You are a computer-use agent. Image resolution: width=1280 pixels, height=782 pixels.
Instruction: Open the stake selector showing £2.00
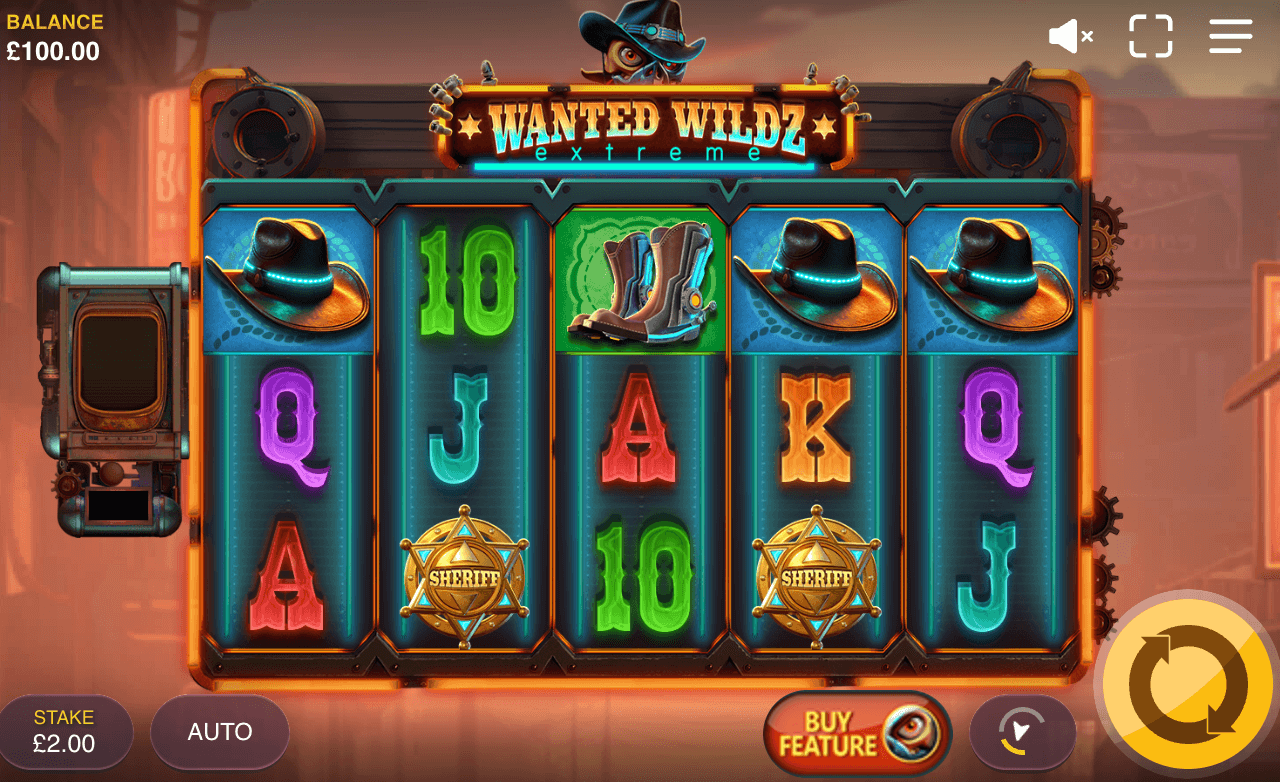pos(66,731)
